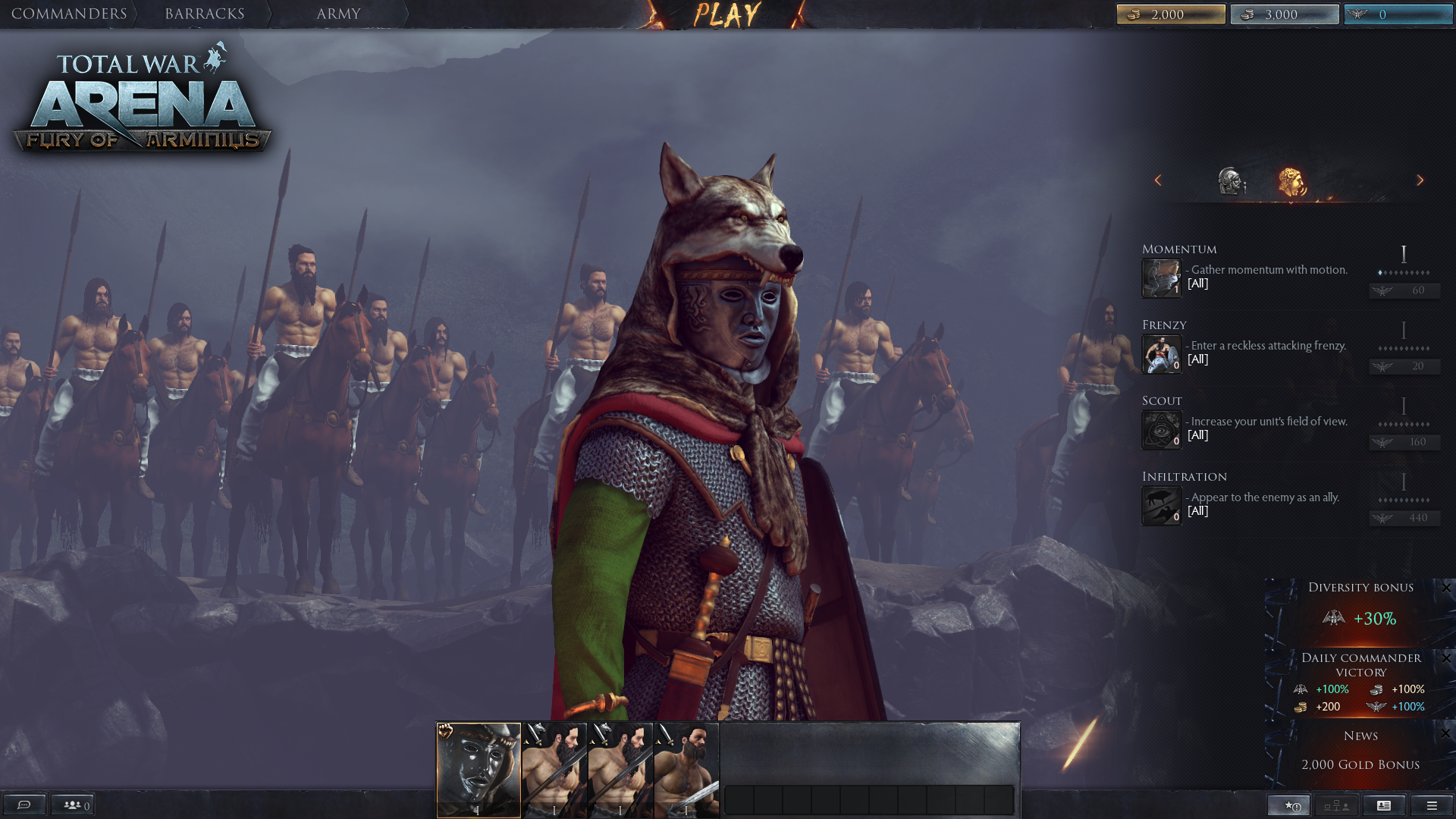This screenshot has height=819, width=1456.
Task: Click the left arrow to browse commanders
Action: (1159, 180)
